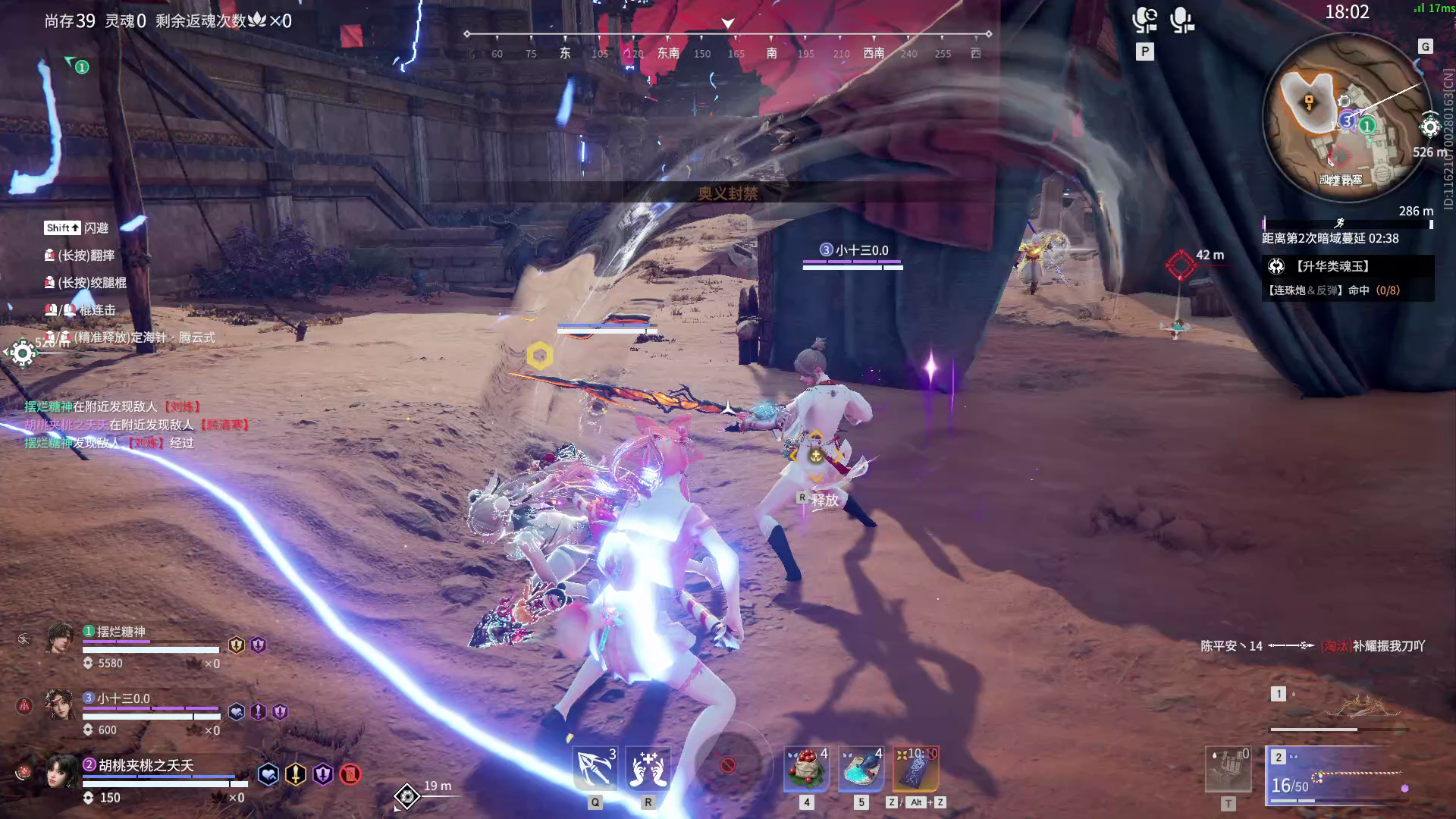Use the red berry bag healing item

[x=806, y=769]
